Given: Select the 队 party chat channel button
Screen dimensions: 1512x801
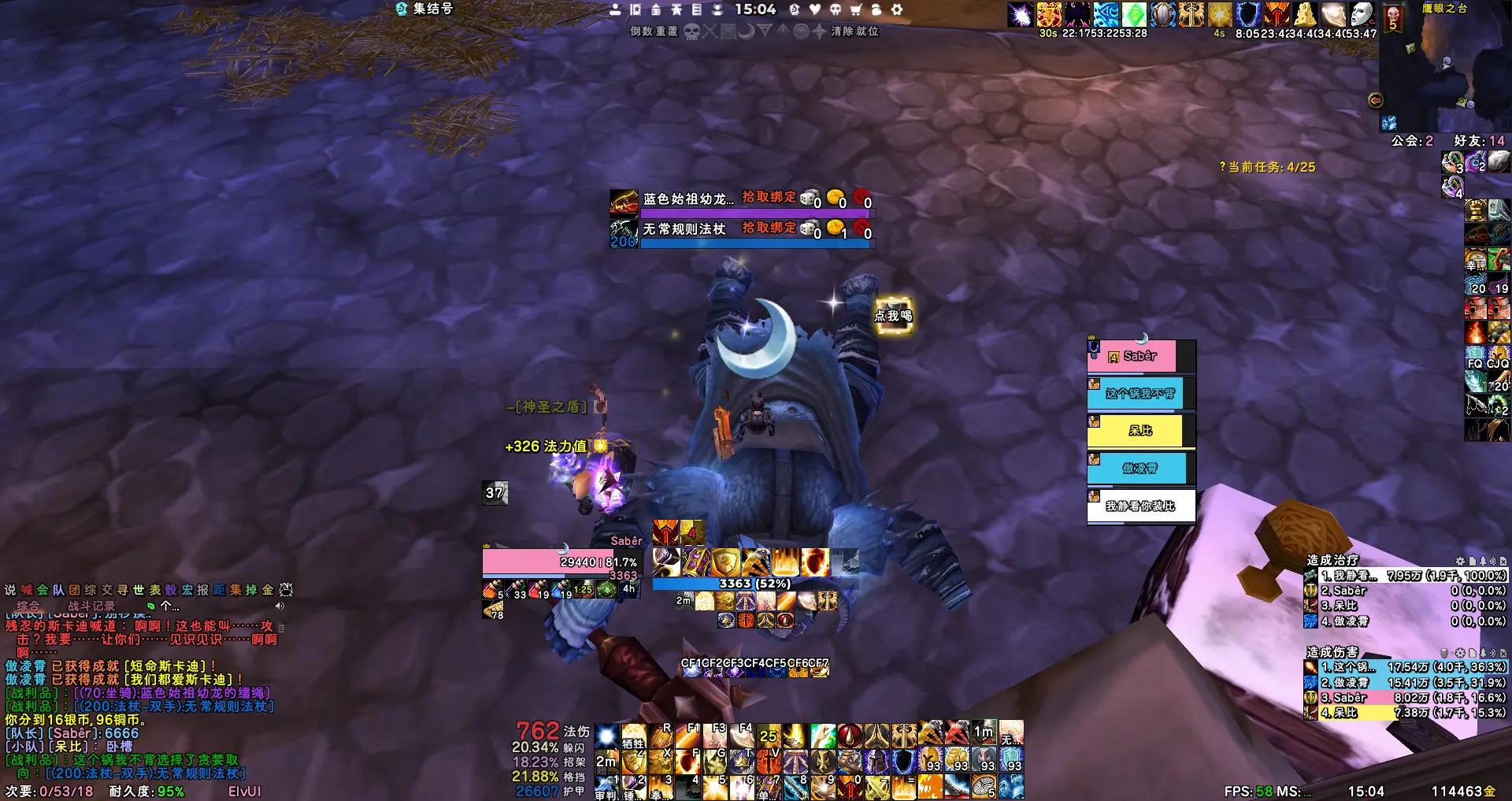Looking at the screenshot, I should [x=58, y=590].
